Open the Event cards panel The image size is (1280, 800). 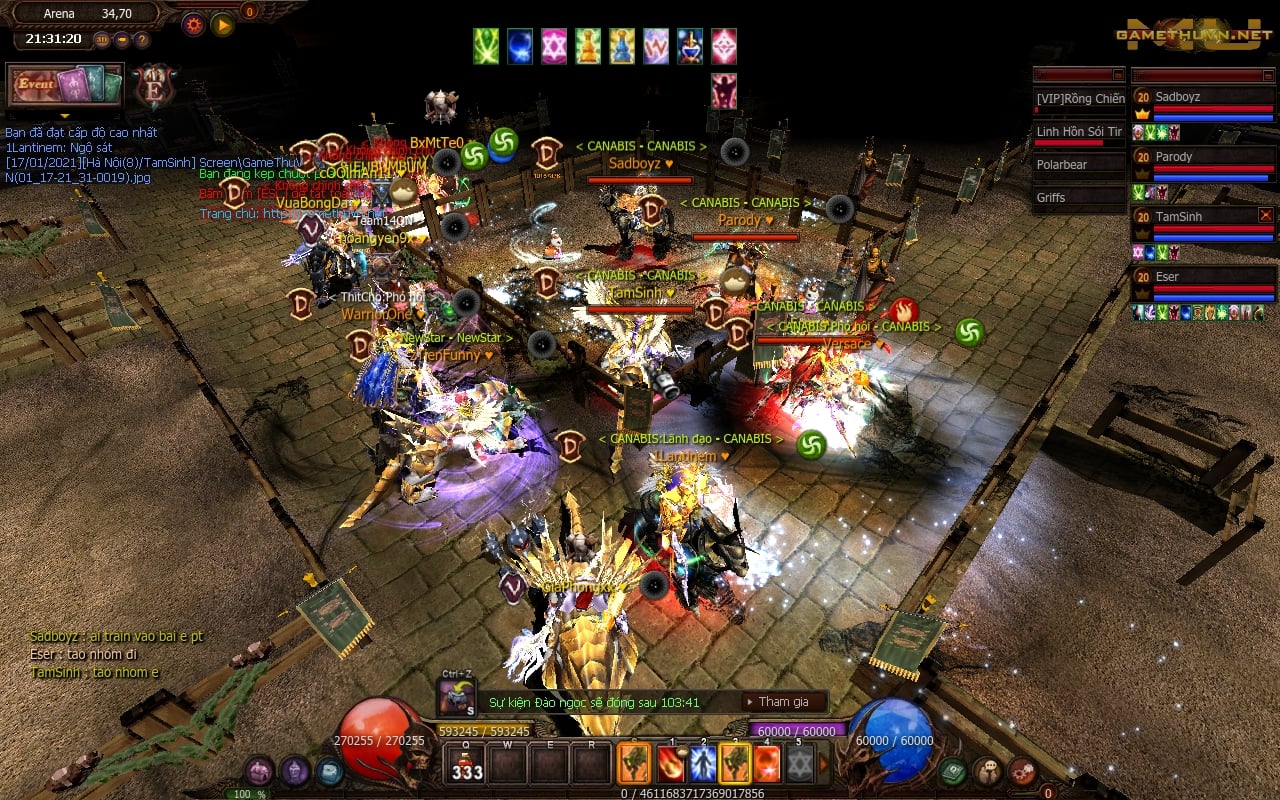[x=64, y=86]
